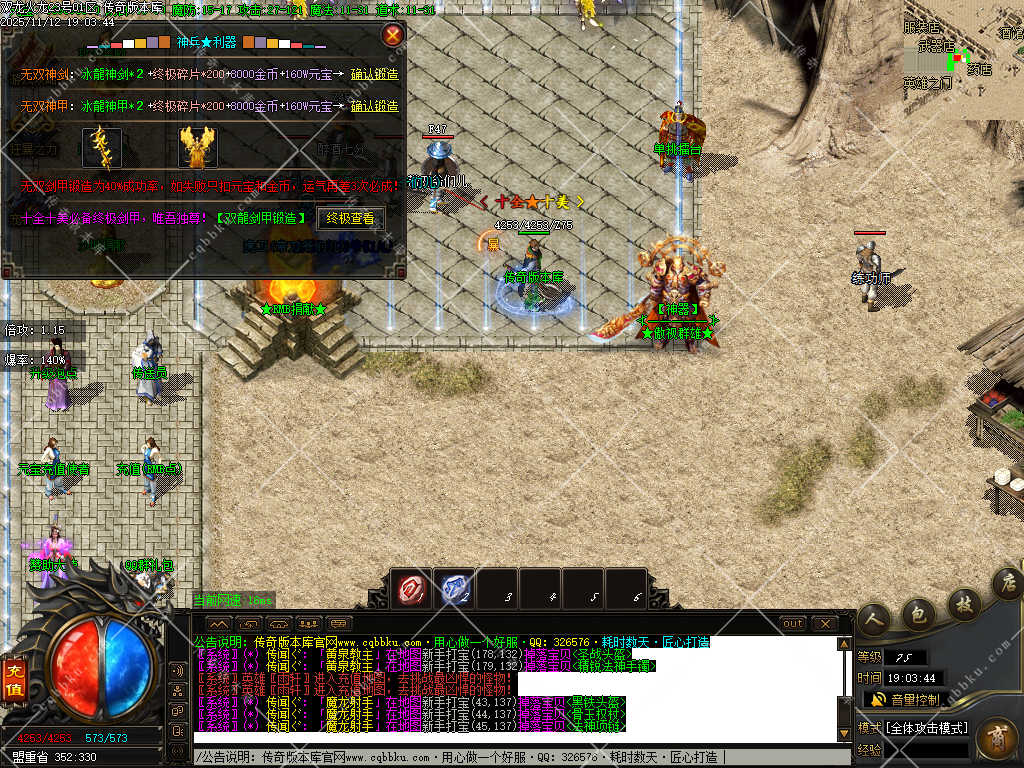Screen dimensions: 1024x768
Task: Close the chat panel with its X
Action: click(x=824, y=623)
